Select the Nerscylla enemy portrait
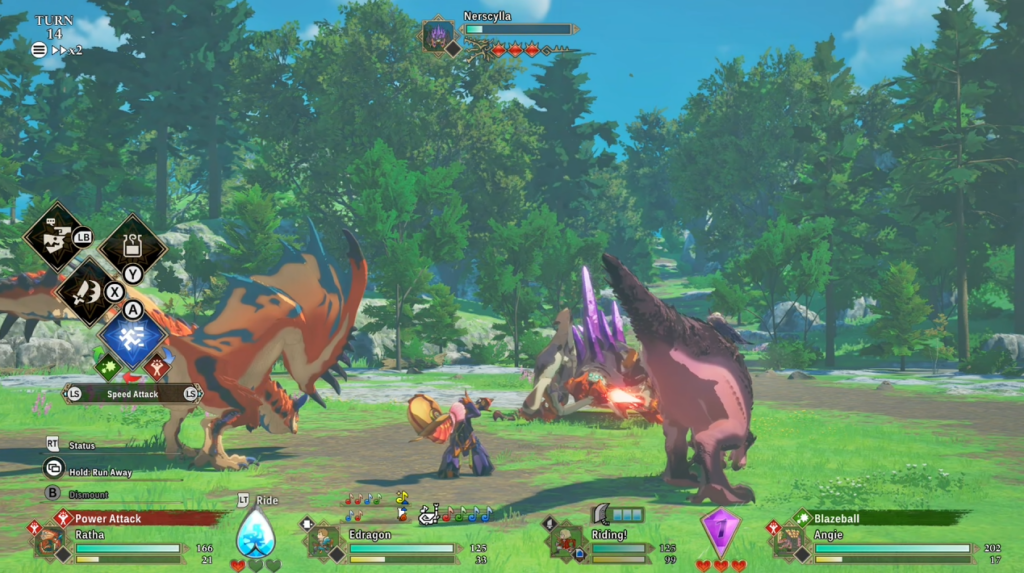1024x573 pixels. (438, 36)
